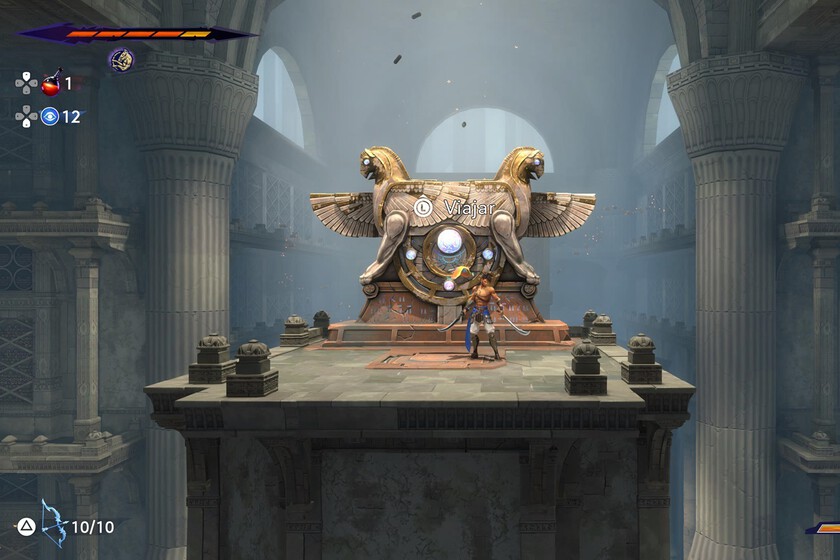
Task: Select the blue bow weapon icon
Action: pos(52,523)
